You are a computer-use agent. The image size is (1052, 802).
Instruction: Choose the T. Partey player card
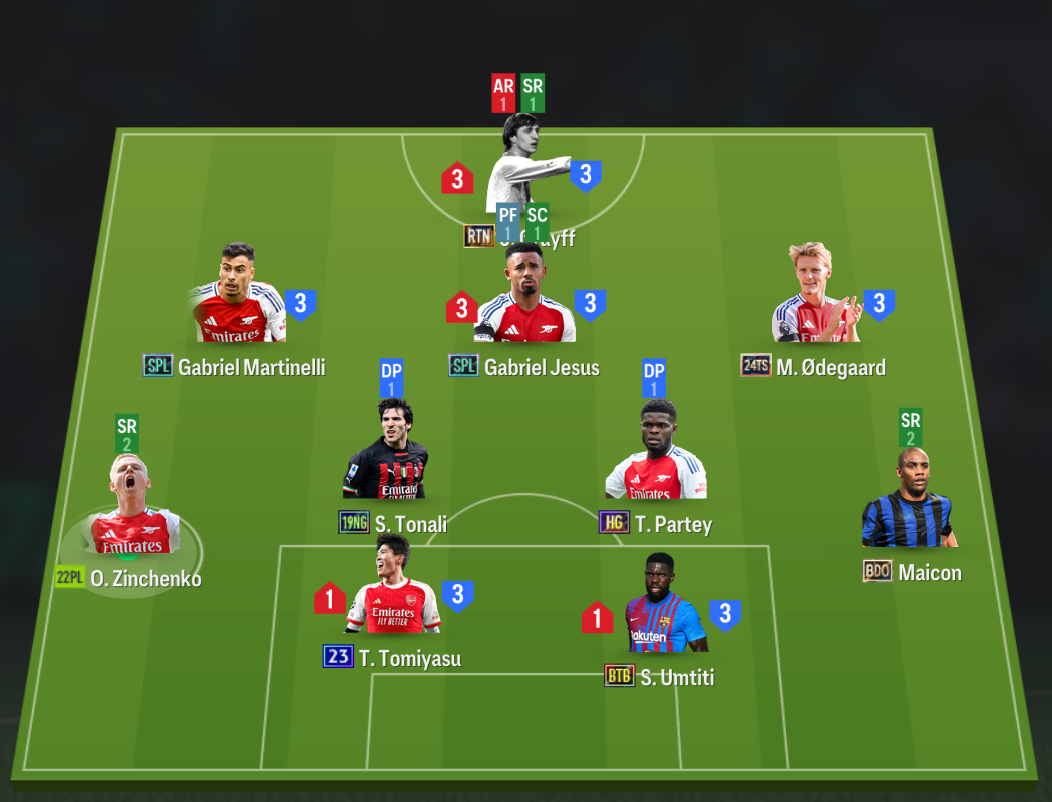(656, 455)
